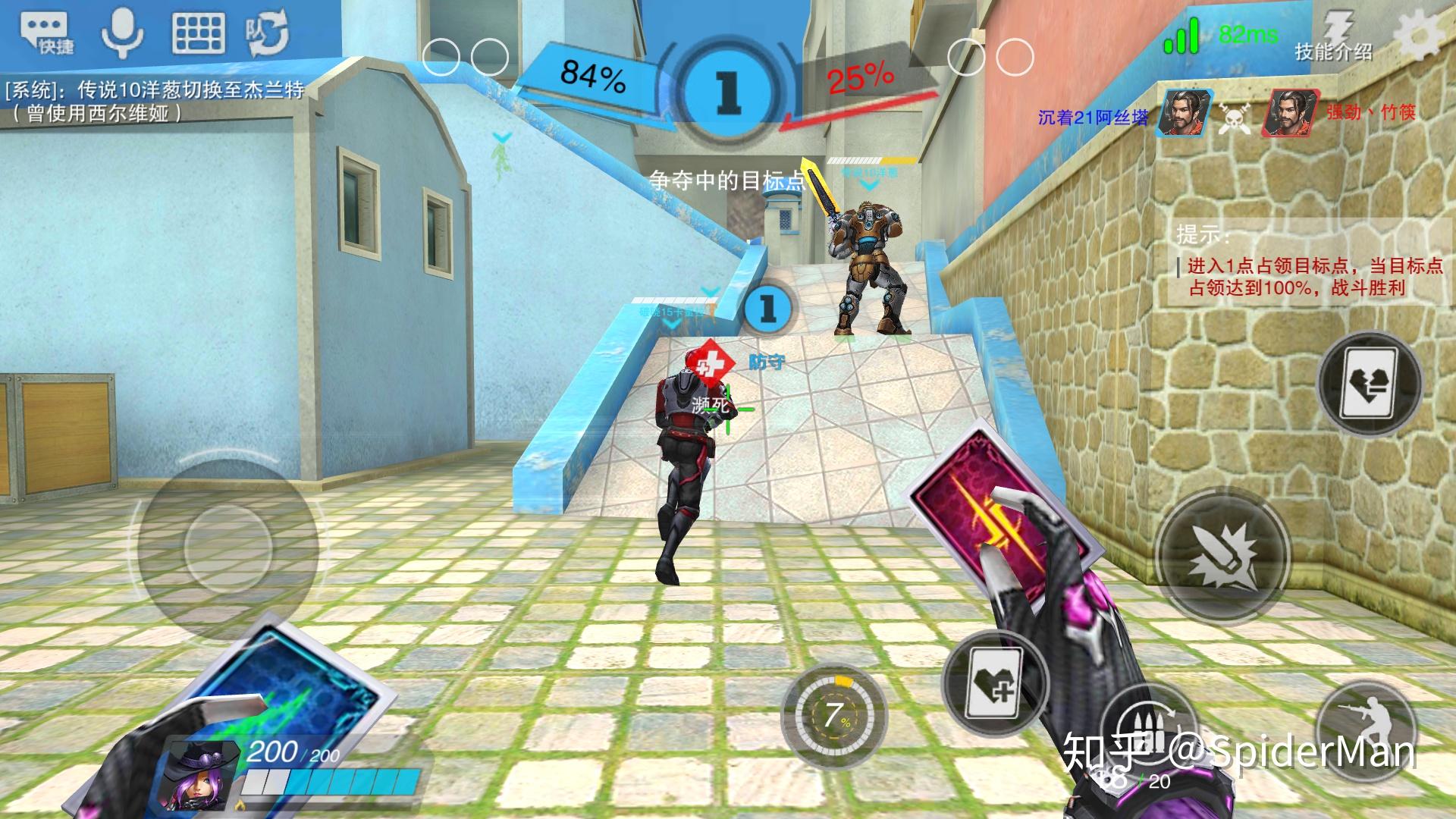Open the settings gear

tap(1418, 34)
